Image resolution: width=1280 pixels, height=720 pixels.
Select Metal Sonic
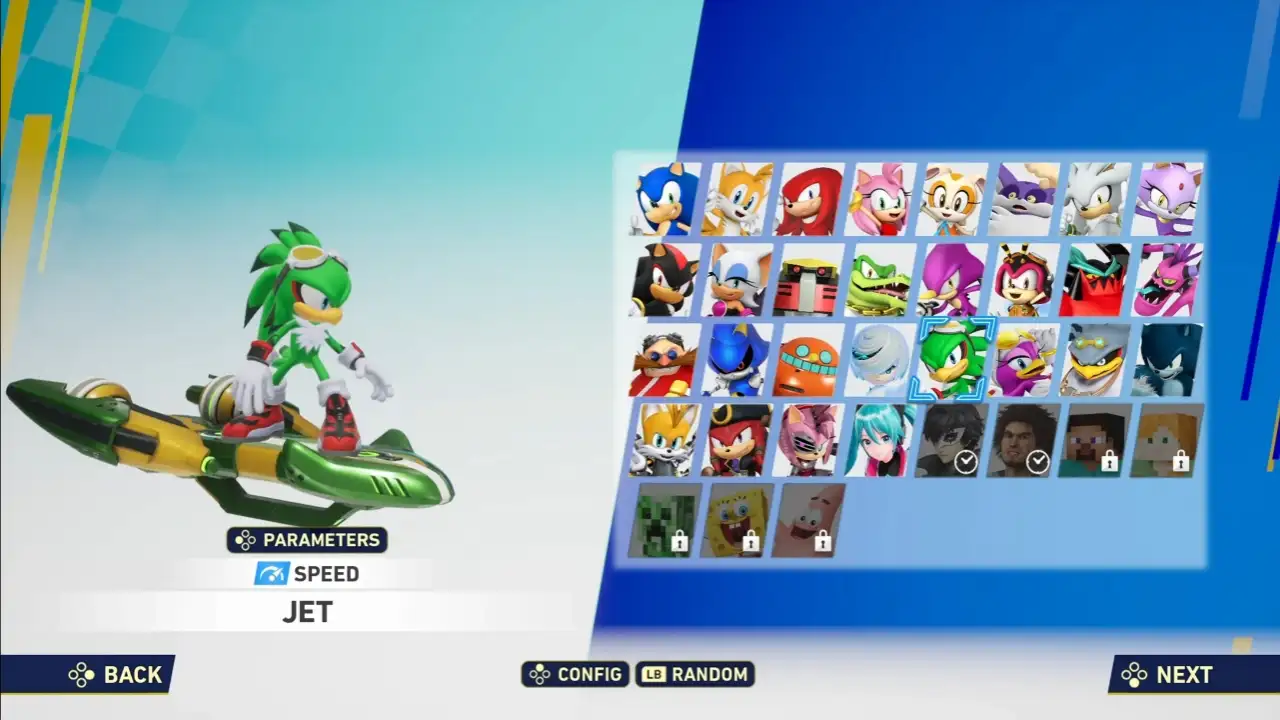[x=734, y=360]
